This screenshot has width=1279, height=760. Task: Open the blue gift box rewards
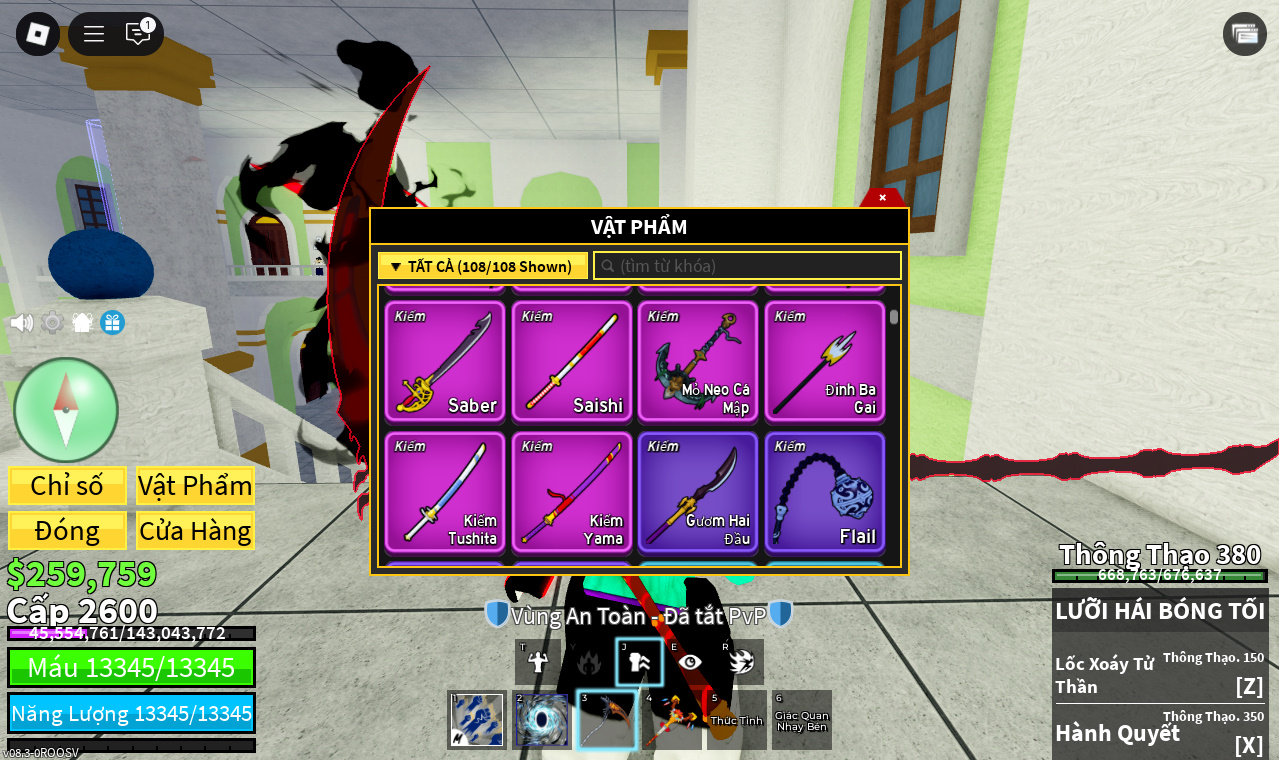[112, 323]
